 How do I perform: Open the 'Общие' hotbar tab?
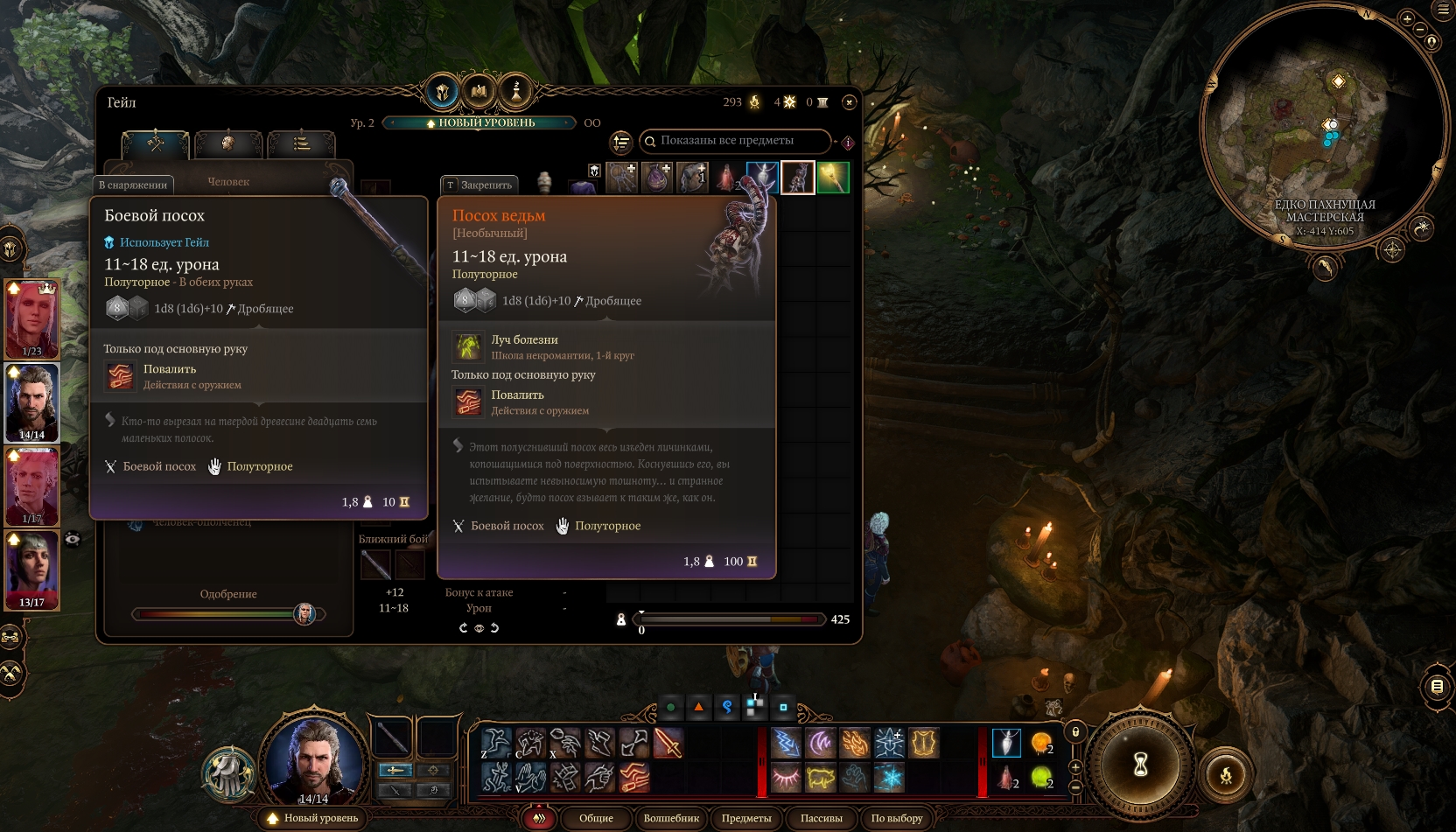[x=596, y=818]
